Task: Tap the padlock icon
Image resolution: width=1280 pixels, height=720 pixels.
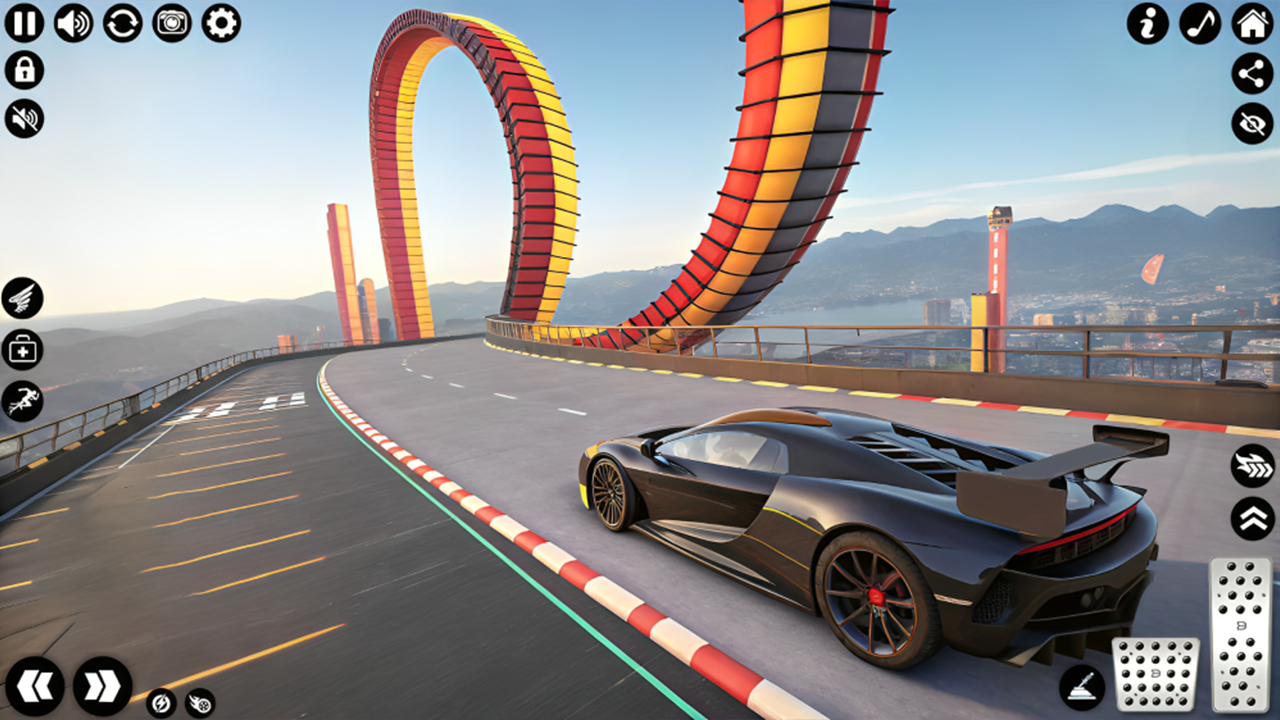Action: [x=24, y=70]
